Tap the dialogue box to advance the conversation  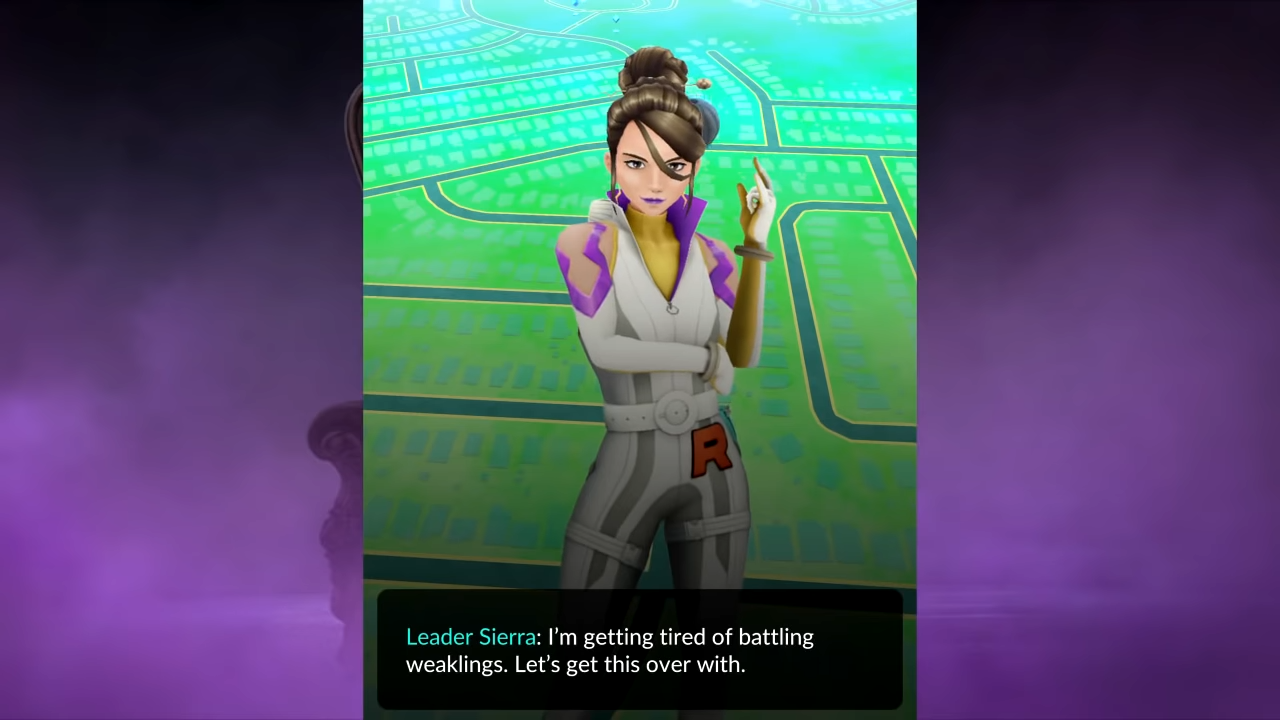pyautogui.click(x=640, y=650)
